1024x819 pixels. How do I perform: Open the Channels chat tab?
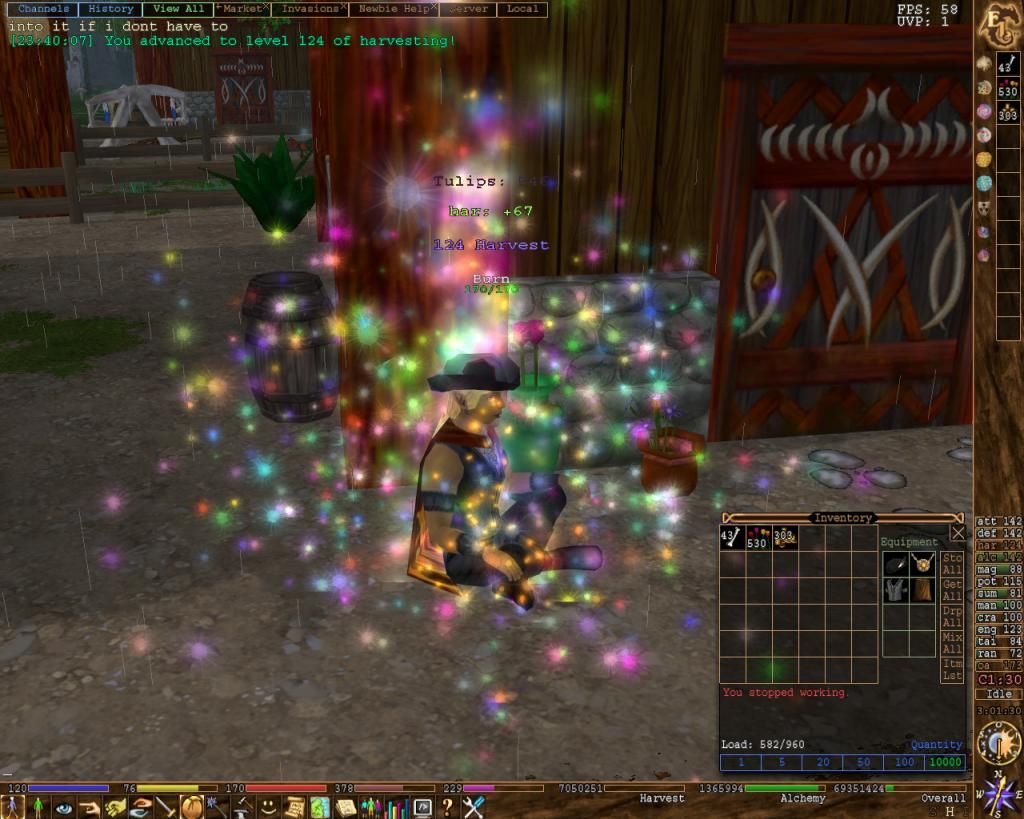43,9
